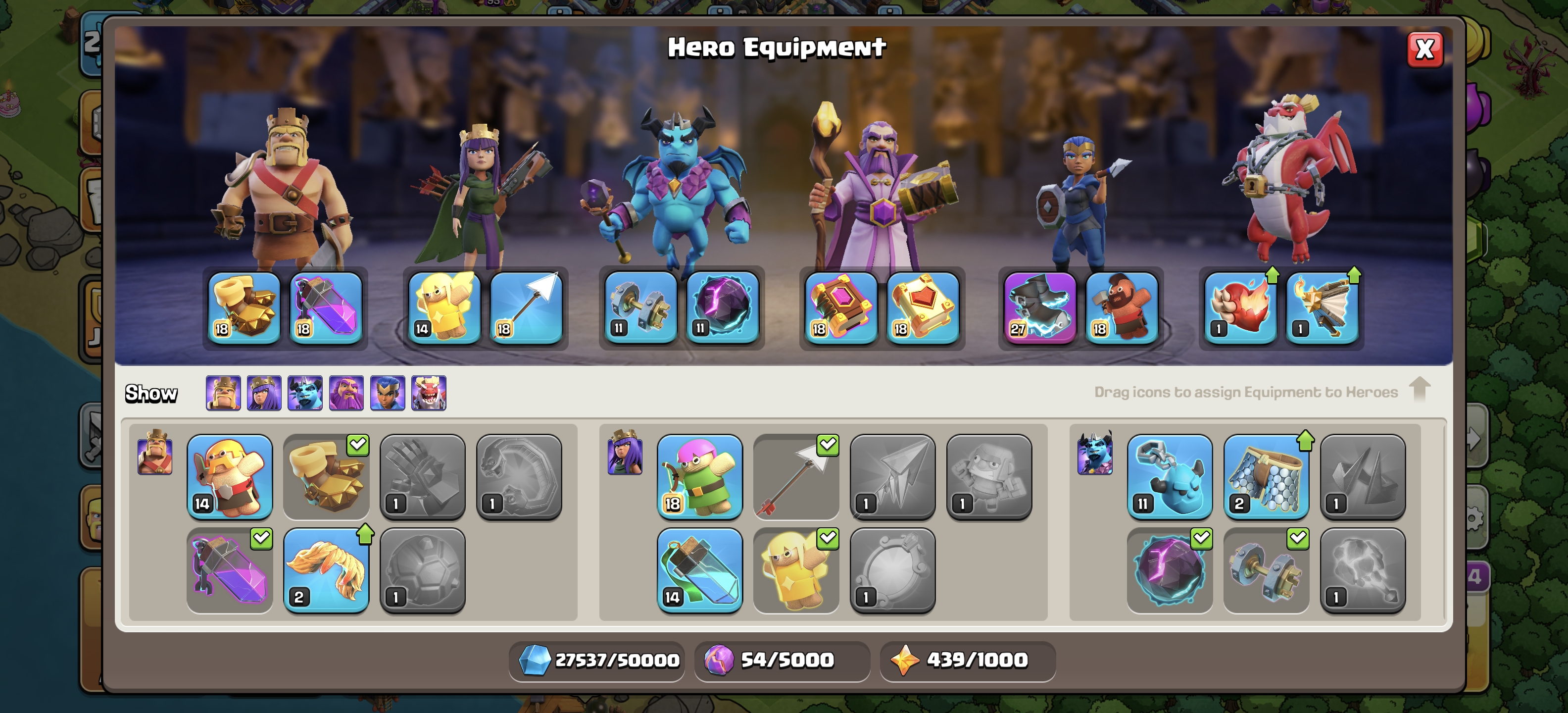Image resolution: width=1568 pixels, height=713 pixels.
Task: Show Barbarian King equipment filter
Action: 223,393
